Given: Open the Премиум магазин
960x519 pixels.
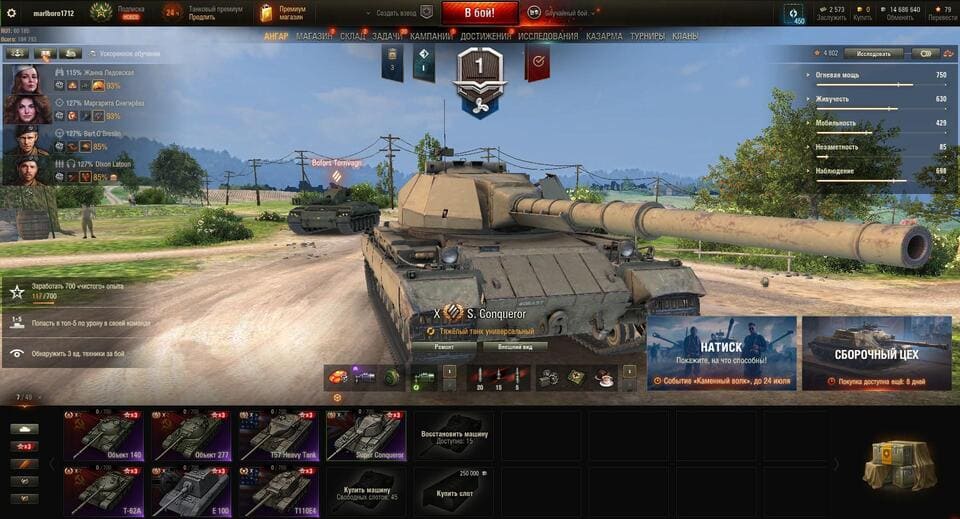Looking at the screenshot, I should click(284, 13).
